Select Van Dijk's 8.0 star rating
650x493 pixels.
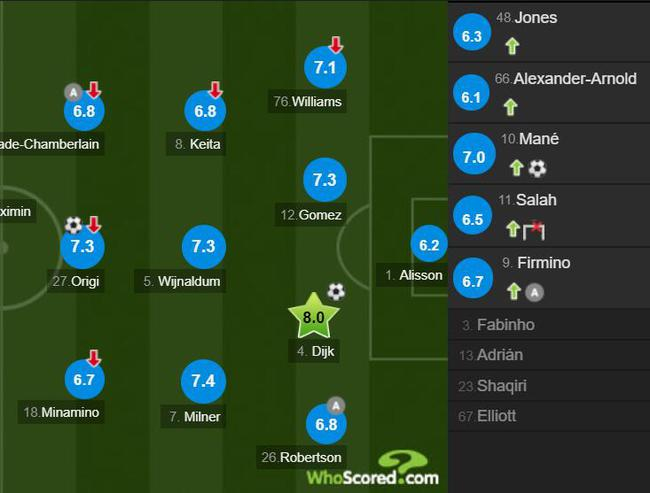pyautogui.click(x=313, y=319)
